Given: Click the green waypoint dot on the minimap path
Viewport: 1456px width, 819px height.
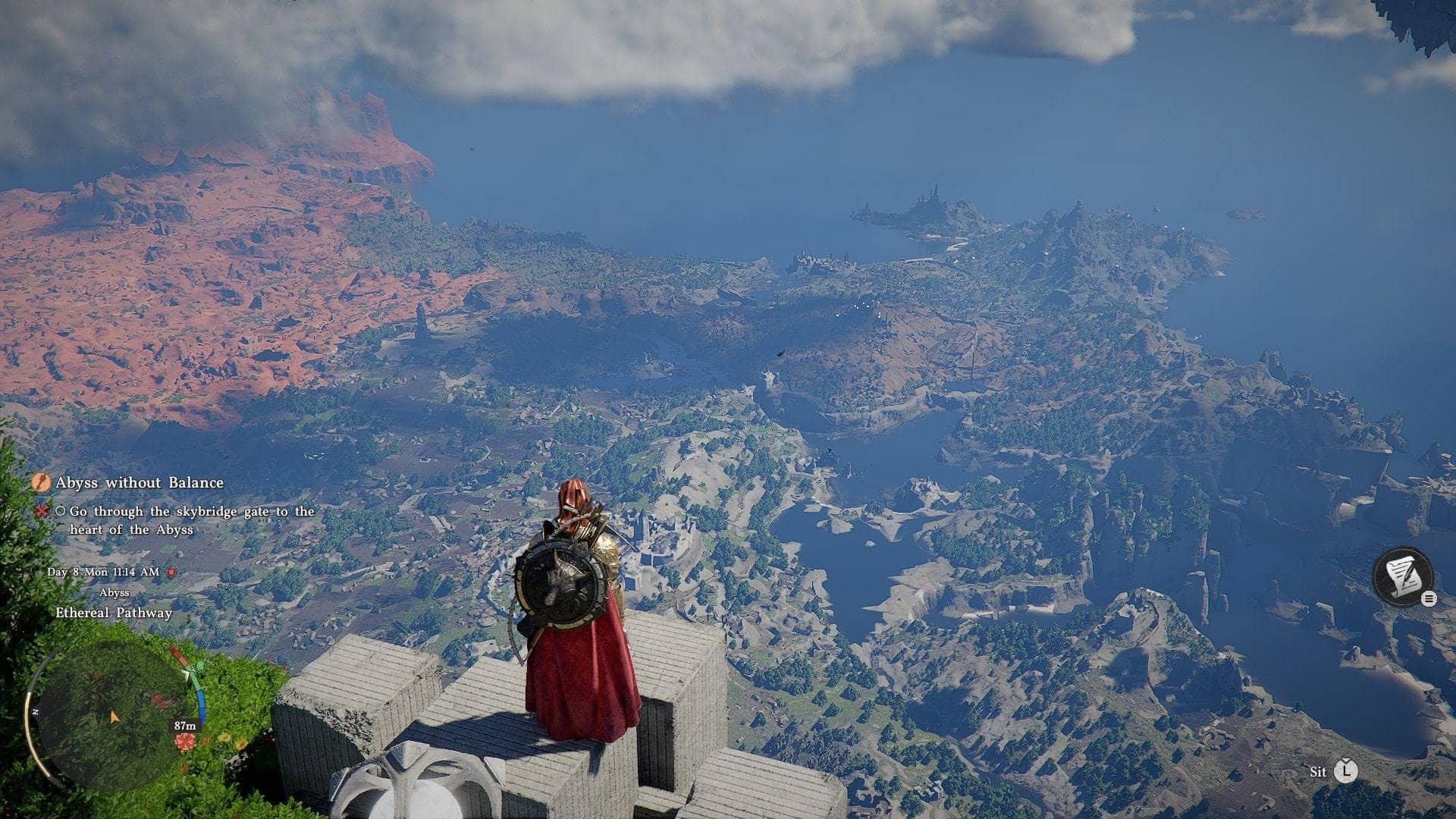Looking at the screenshot, I should coord(199,667).
